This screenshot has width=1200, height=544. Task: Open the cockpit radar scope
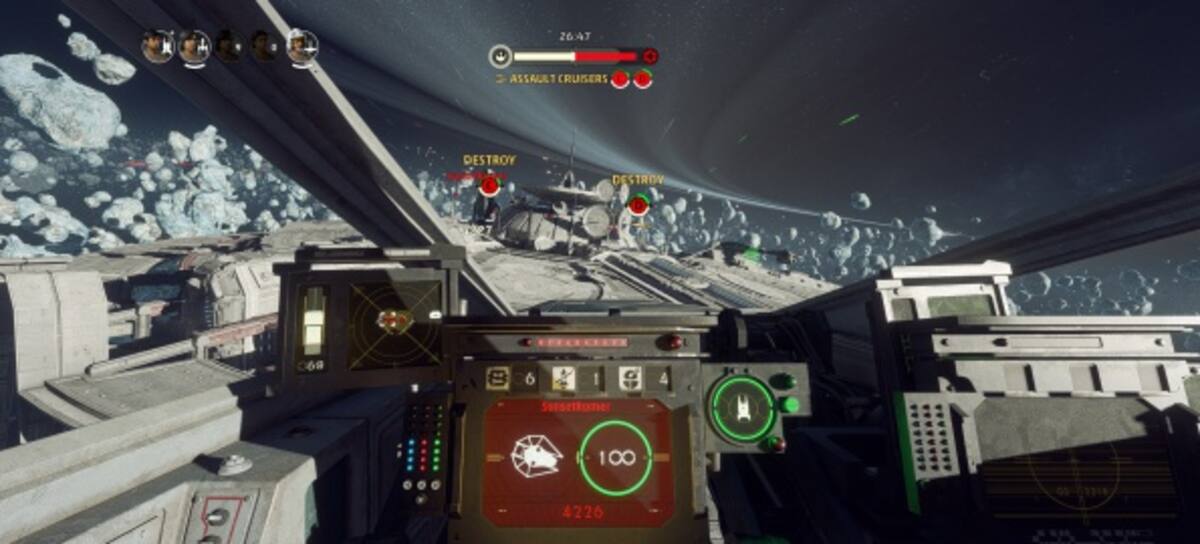[x=394, y=323]
